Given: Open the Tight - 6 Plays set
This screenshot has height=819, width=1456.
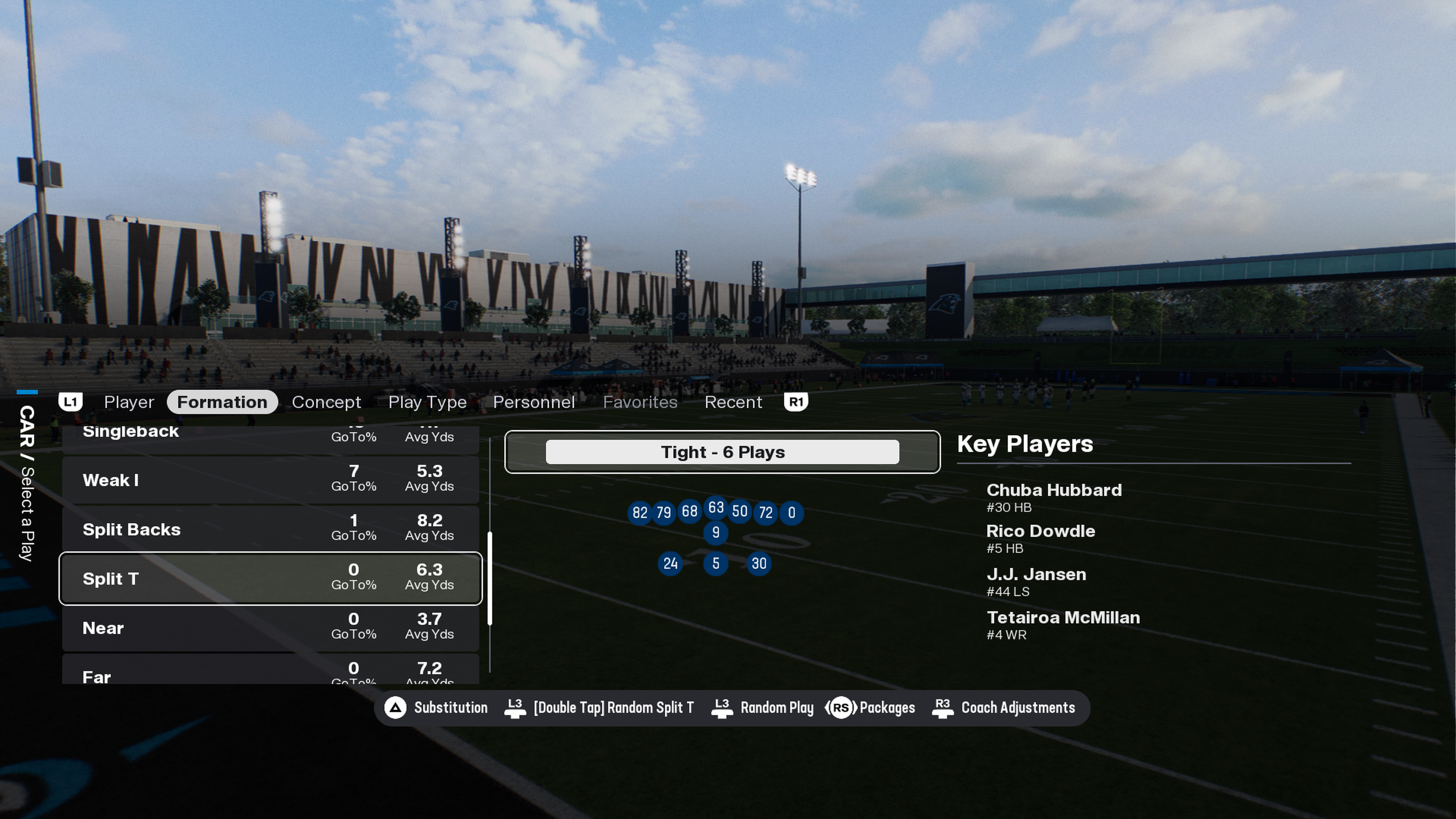Looking at the screenshot, I should [722, 452].
